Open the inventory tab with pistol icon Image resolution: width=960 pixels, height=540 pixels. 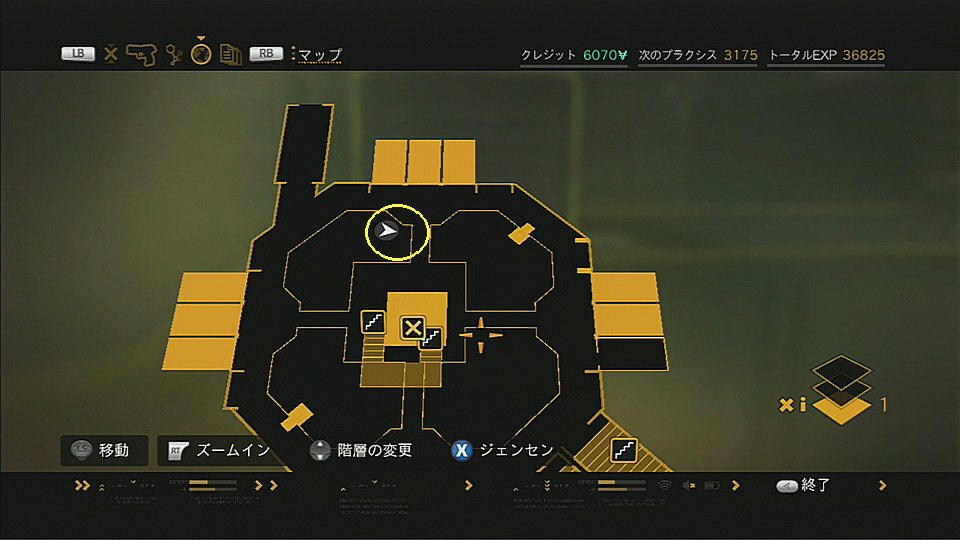click(141, 54)
